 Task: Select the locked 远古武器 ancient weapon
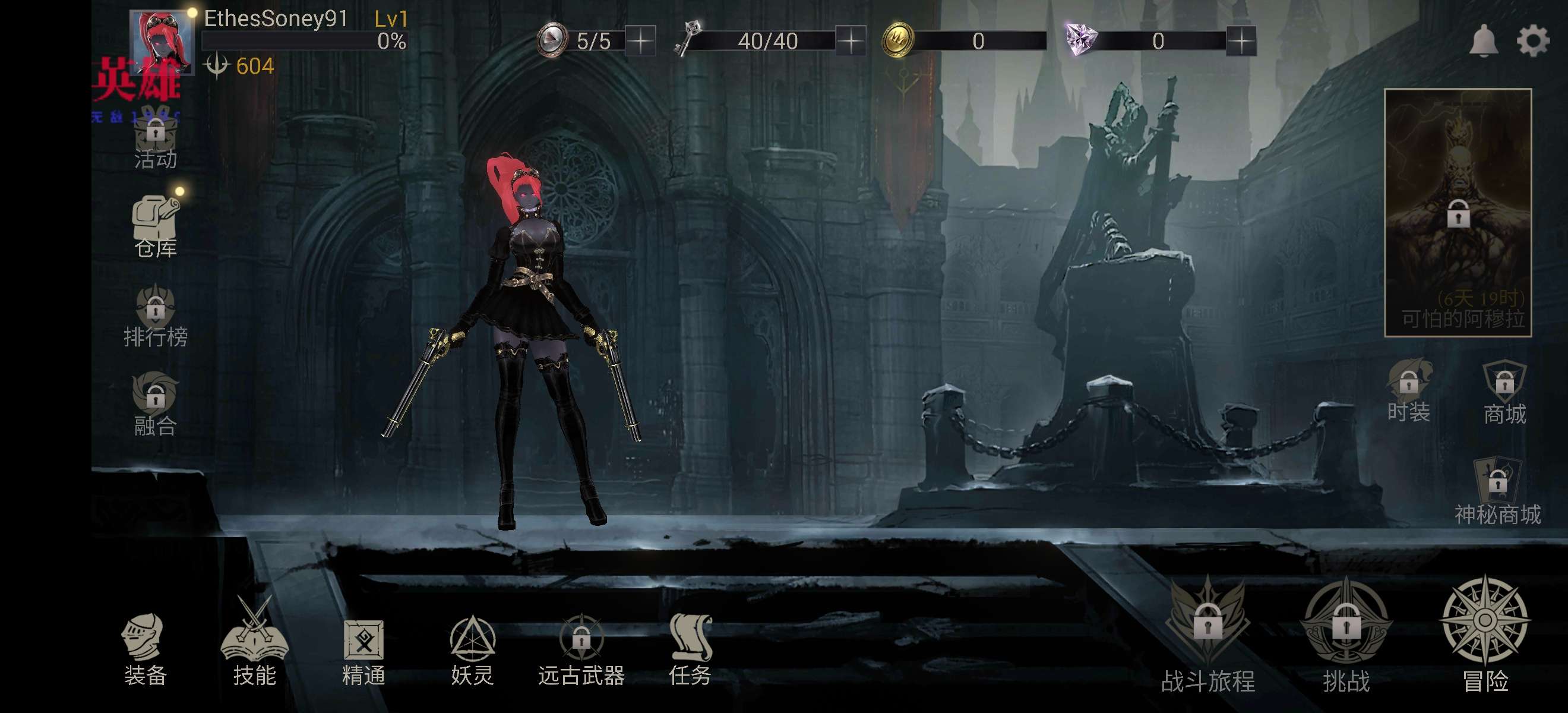[x=581, y=648]
